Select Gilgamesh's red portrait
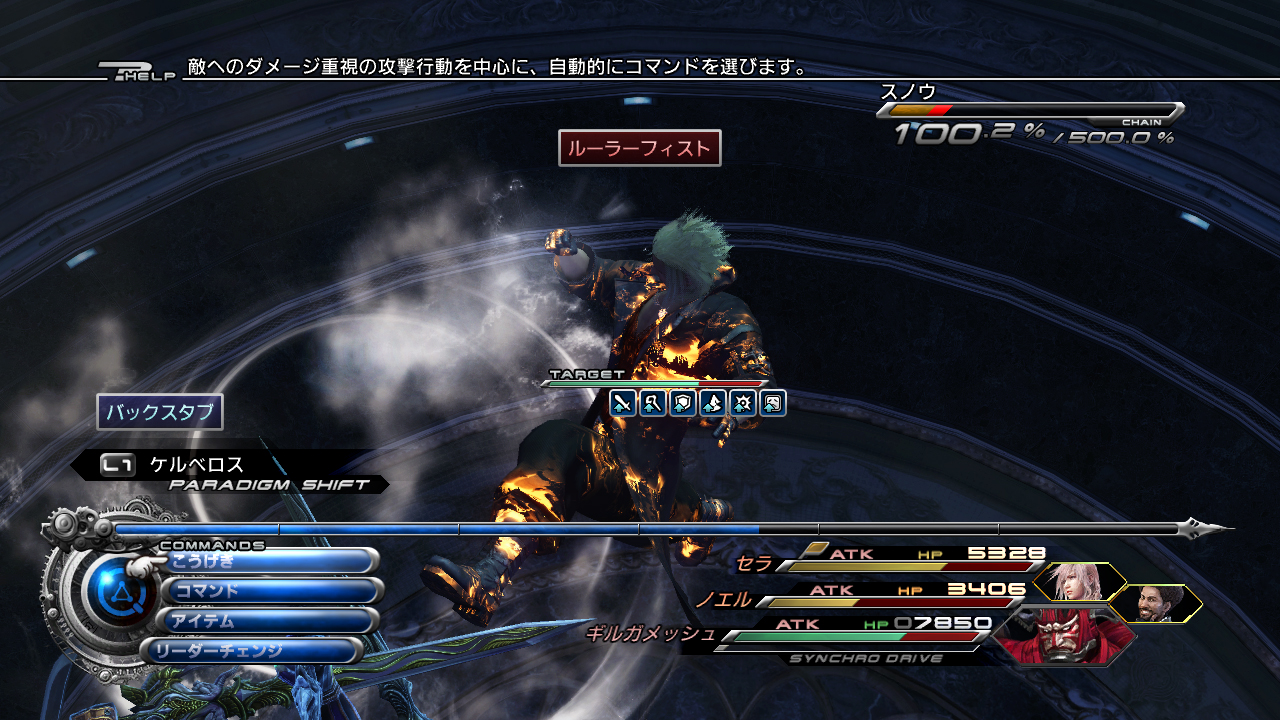 (1063, 635)
